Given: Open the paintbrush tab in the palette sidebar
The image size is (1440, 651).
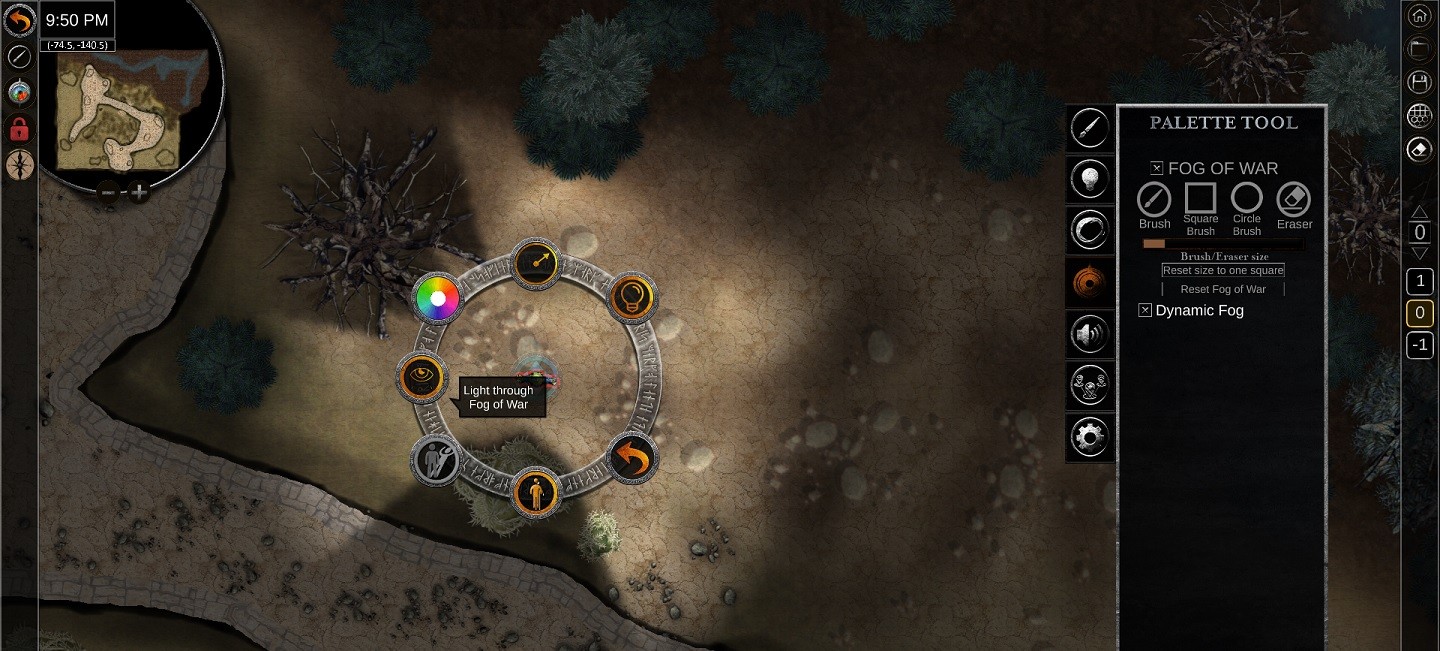Looking at the screenshot, I should (x=1090, y=128).
